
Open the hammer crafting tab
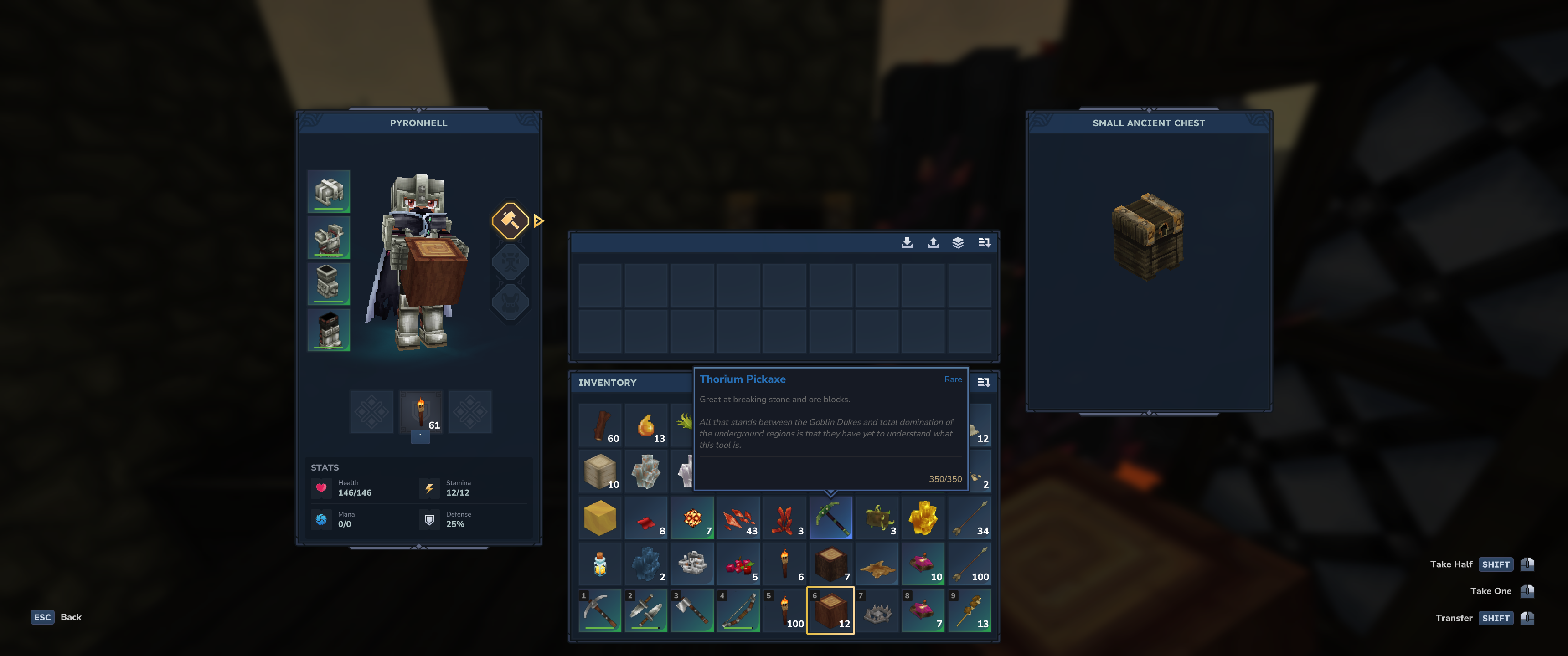[510, 220]
